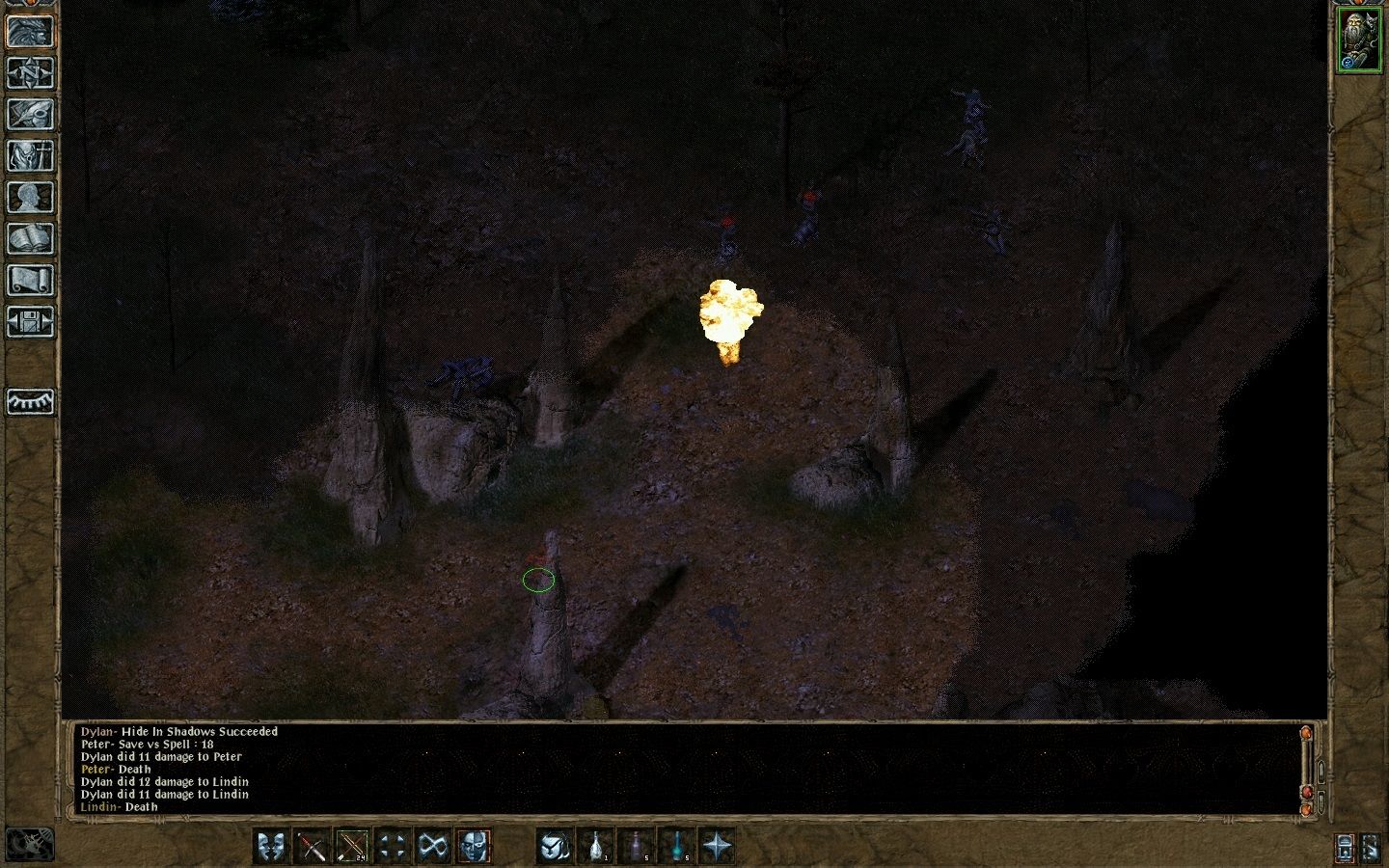
Task: Open the save game options with the disk icon
Action: (29, 320)
